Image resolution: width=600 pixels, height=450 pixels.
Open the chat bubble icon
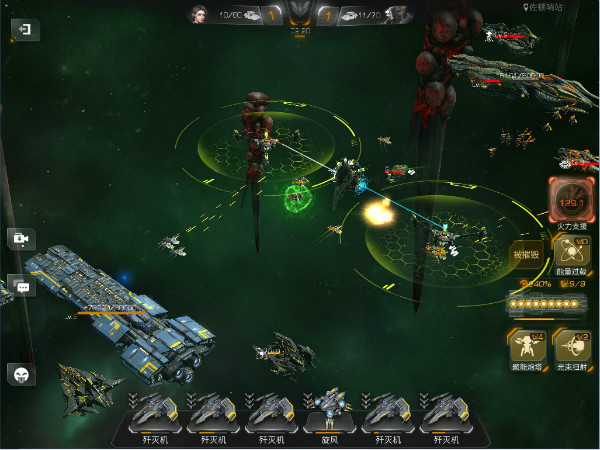tap(21, 286)
